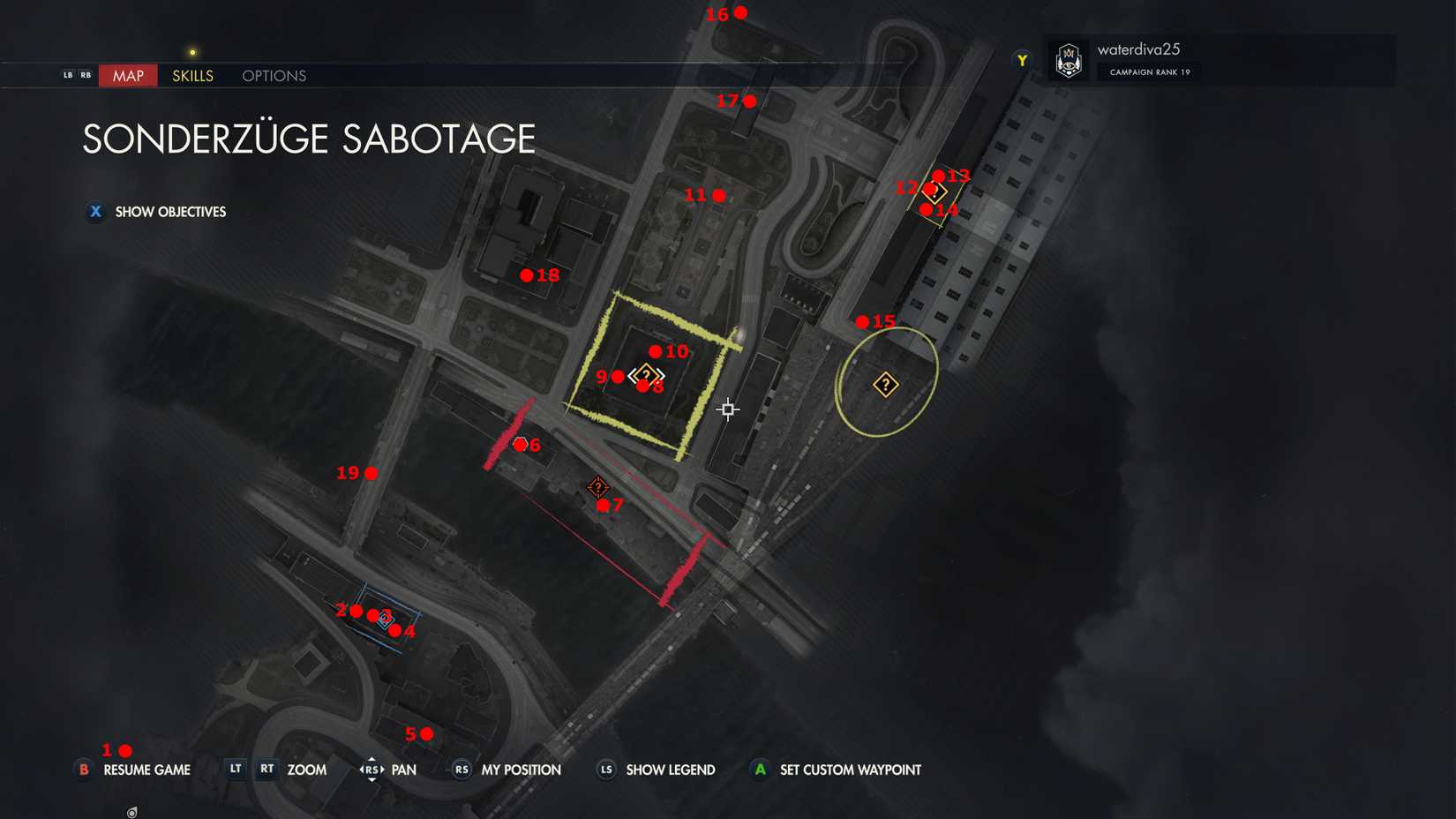Toggle Show Objectives with the X prompt
The image size is (1456, 819).
94,212
